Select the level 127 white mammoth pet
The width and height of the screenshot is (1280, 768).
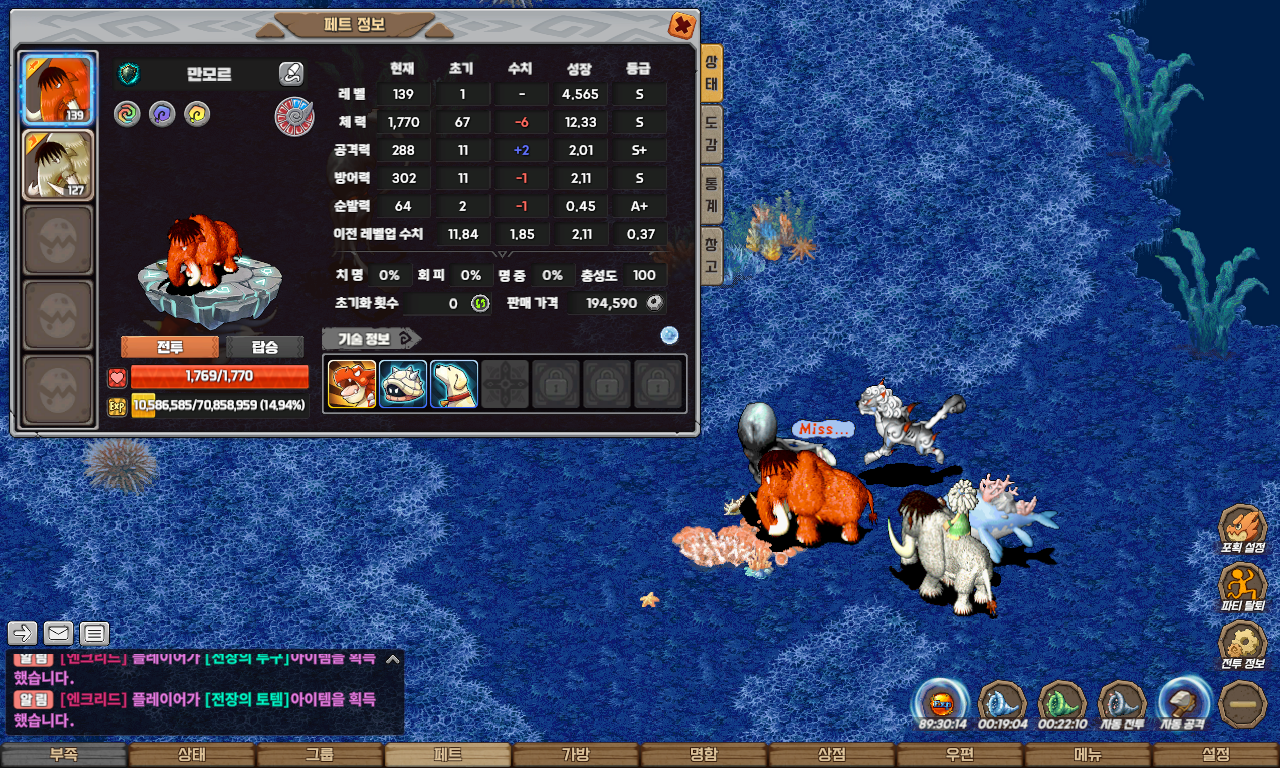(57, 164)
